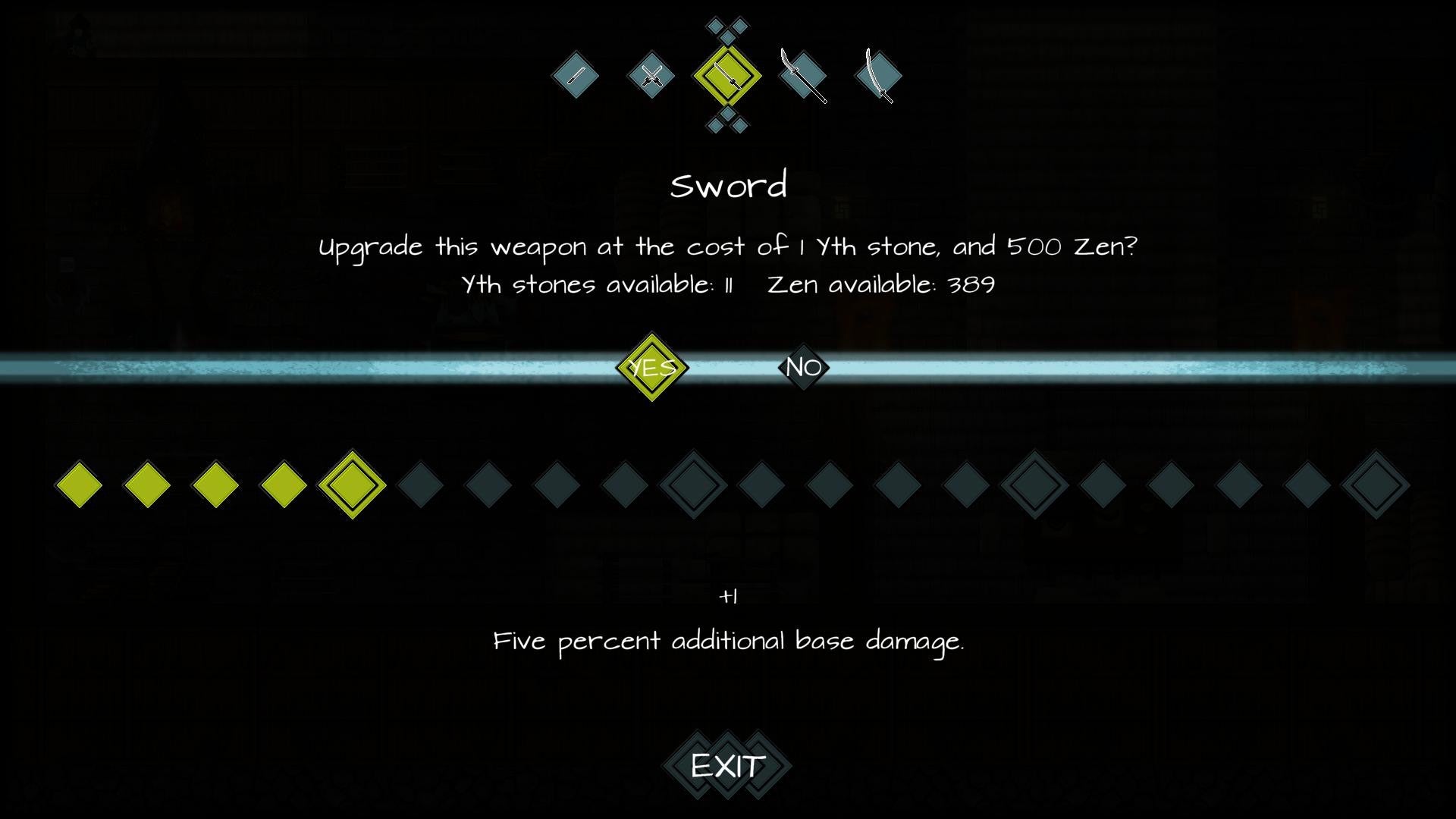Click the fourth diamond on the upgrade progress track
The image size is (1456, 819).
[x=283, y=484]
